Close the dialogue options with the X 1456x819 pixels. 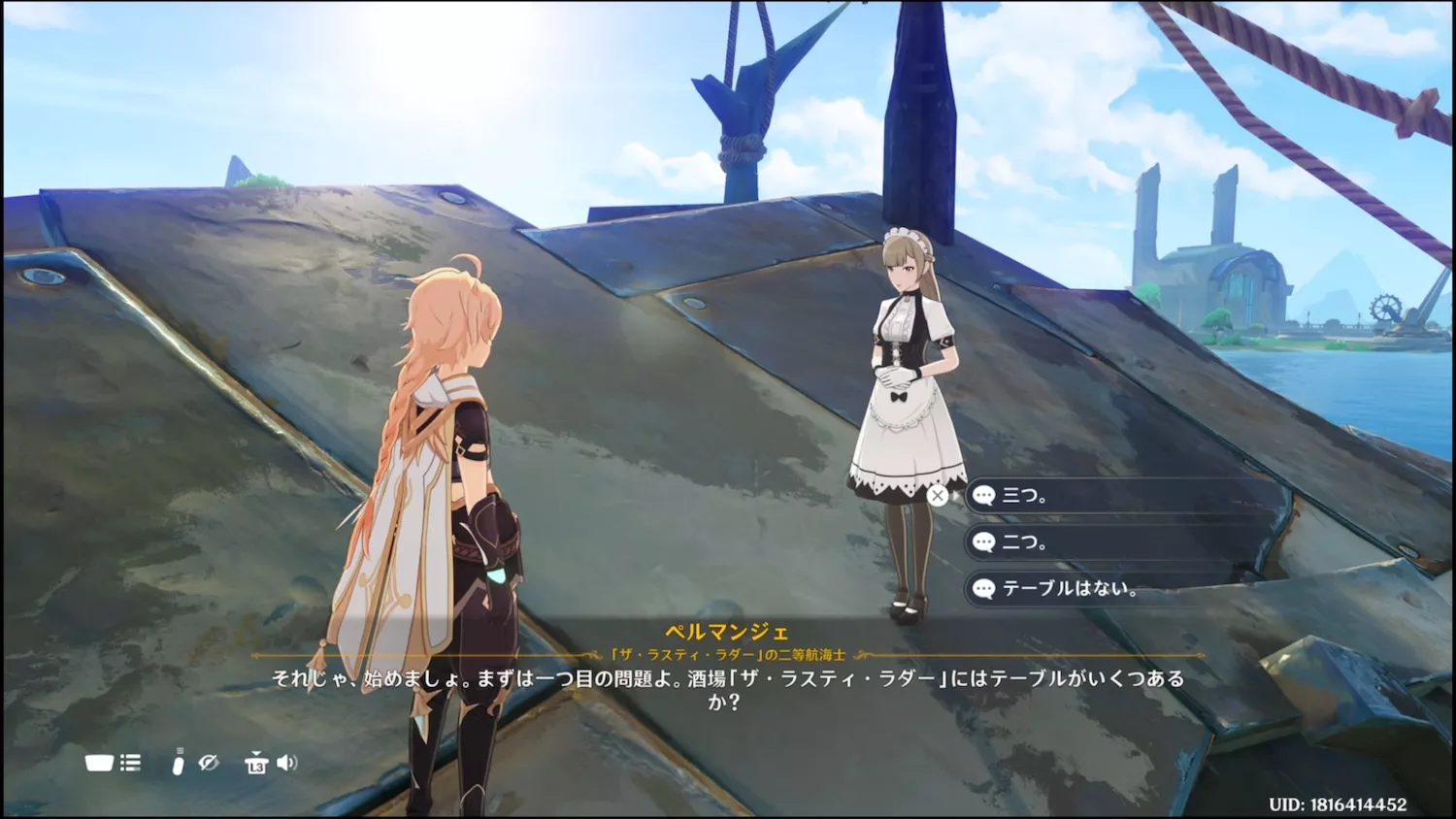point(938,495)
